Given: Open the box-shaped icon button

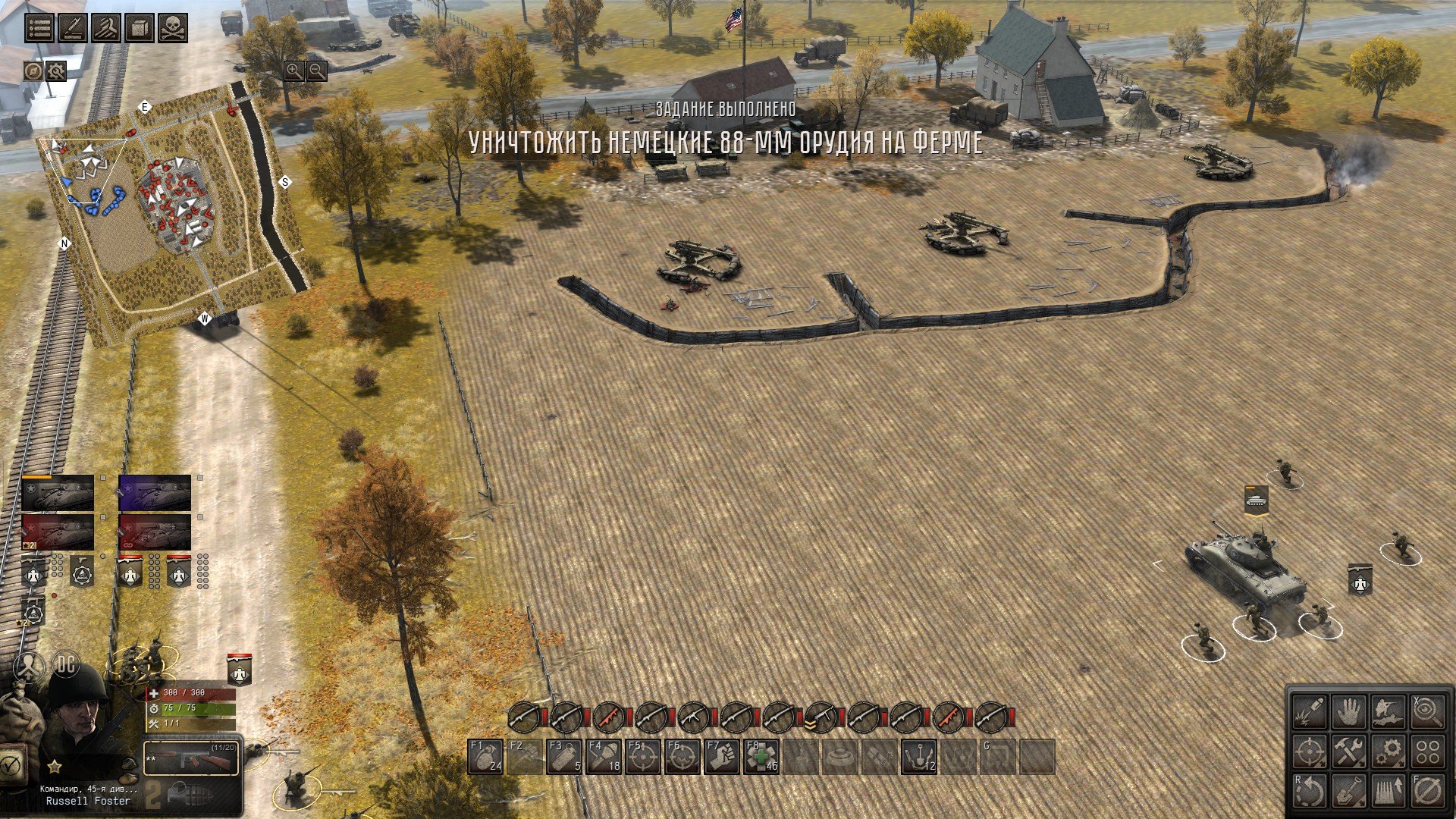Looking at the screenshot, I should 140,28.
